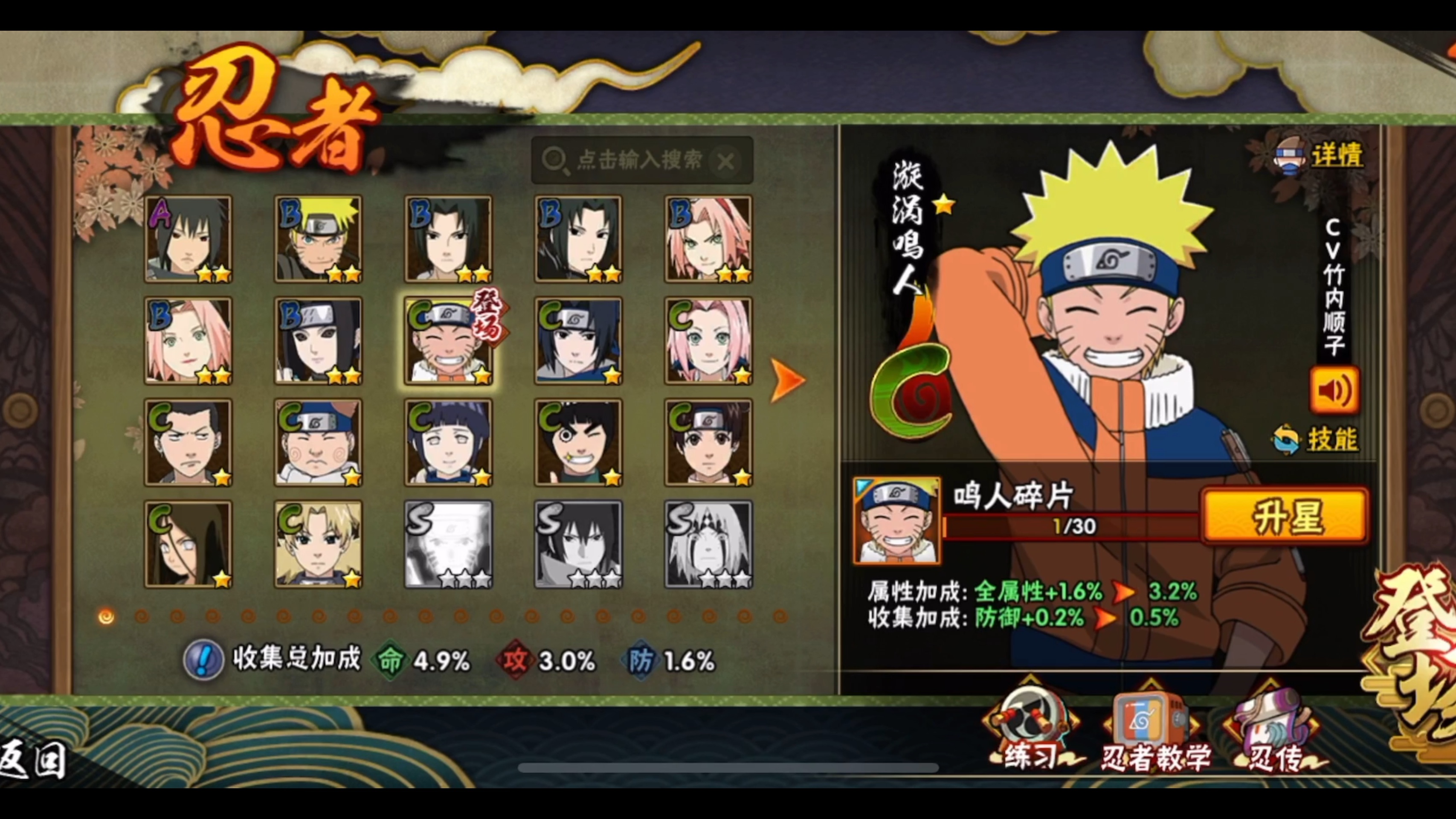Show collection bonus info exclamation icon
Viewport: 1456px width, 819px height.
tap(203, 659)
